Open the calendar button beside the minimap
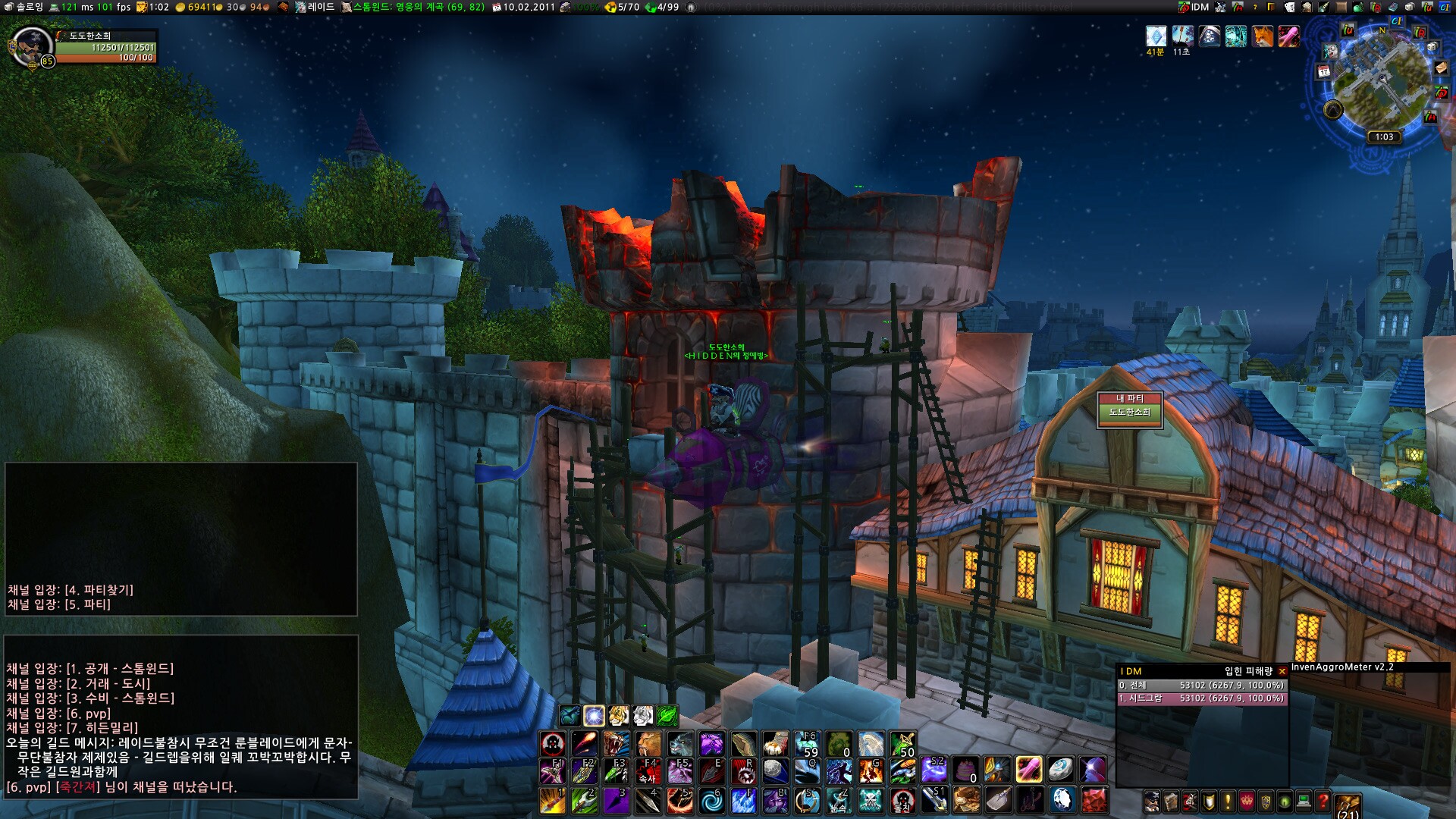The image size is (1456, 819). click(1323, 71)
